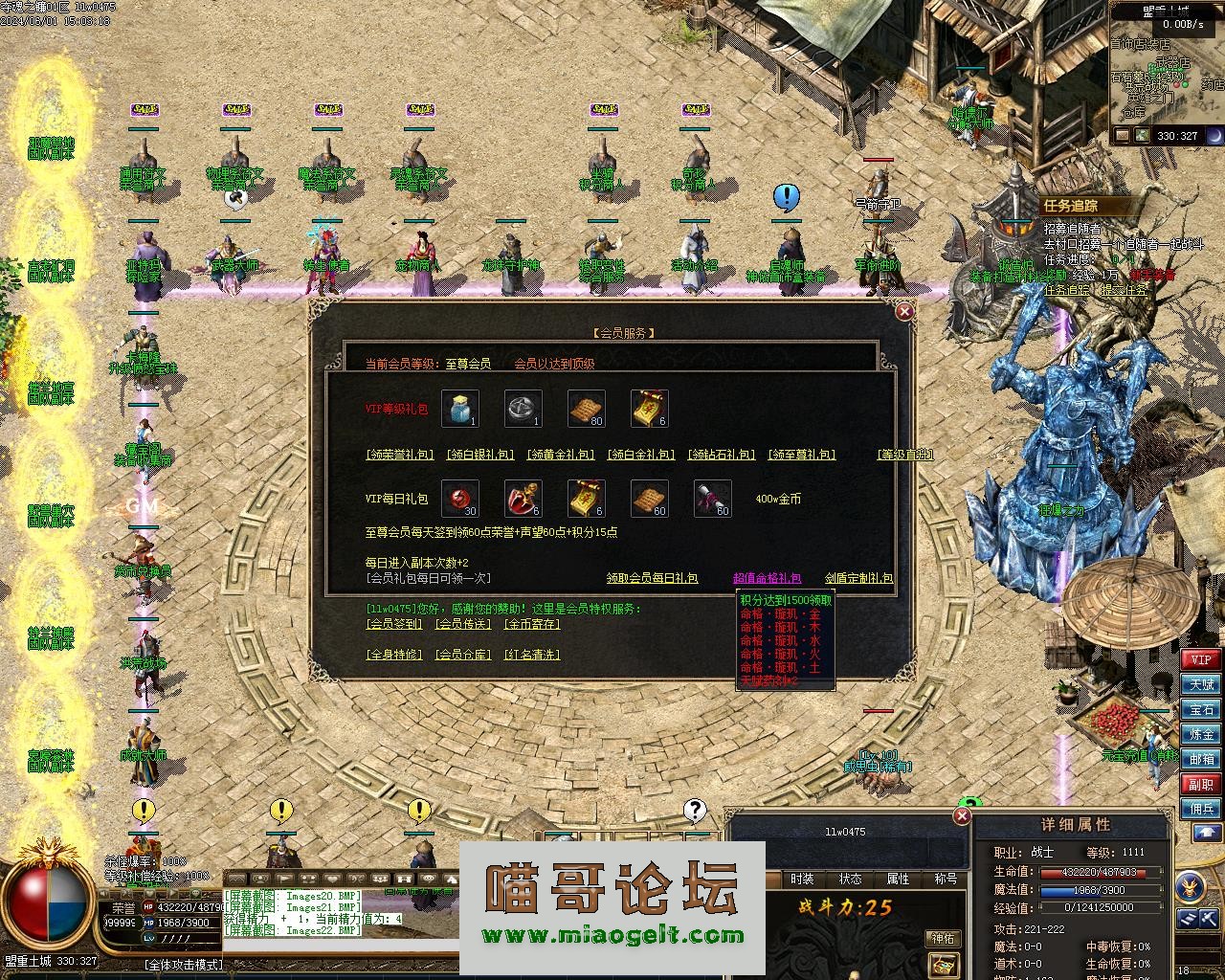Open the 超值命格礼包 gift link
This screenshot has height=980, width=1225.
(767, 578)
